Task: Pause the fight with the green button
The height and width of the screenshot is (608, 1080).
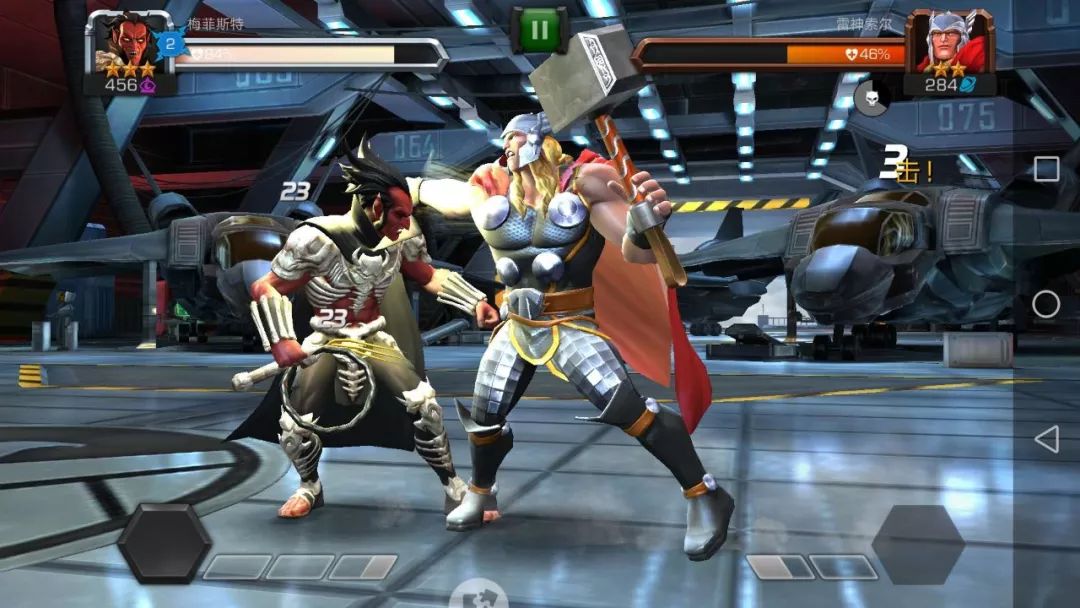Action: point(539,30)
